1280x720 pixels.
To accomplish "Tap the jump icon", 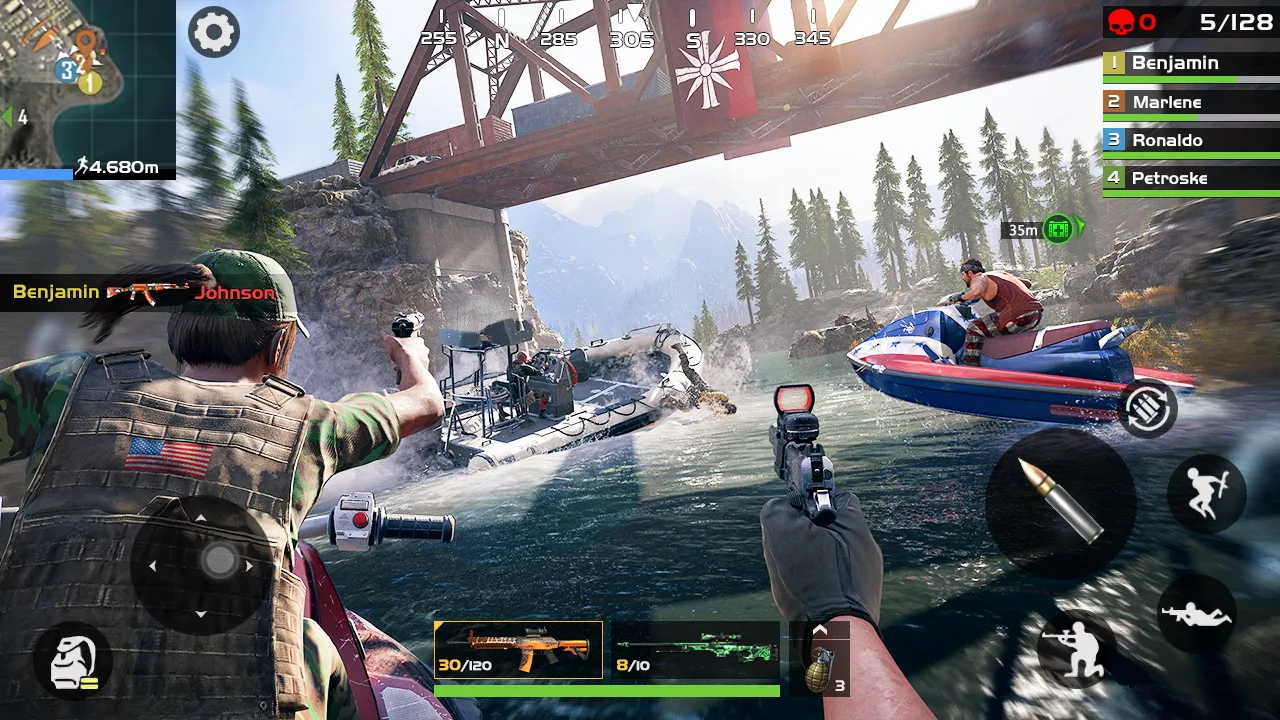I will click(1207, 495).
